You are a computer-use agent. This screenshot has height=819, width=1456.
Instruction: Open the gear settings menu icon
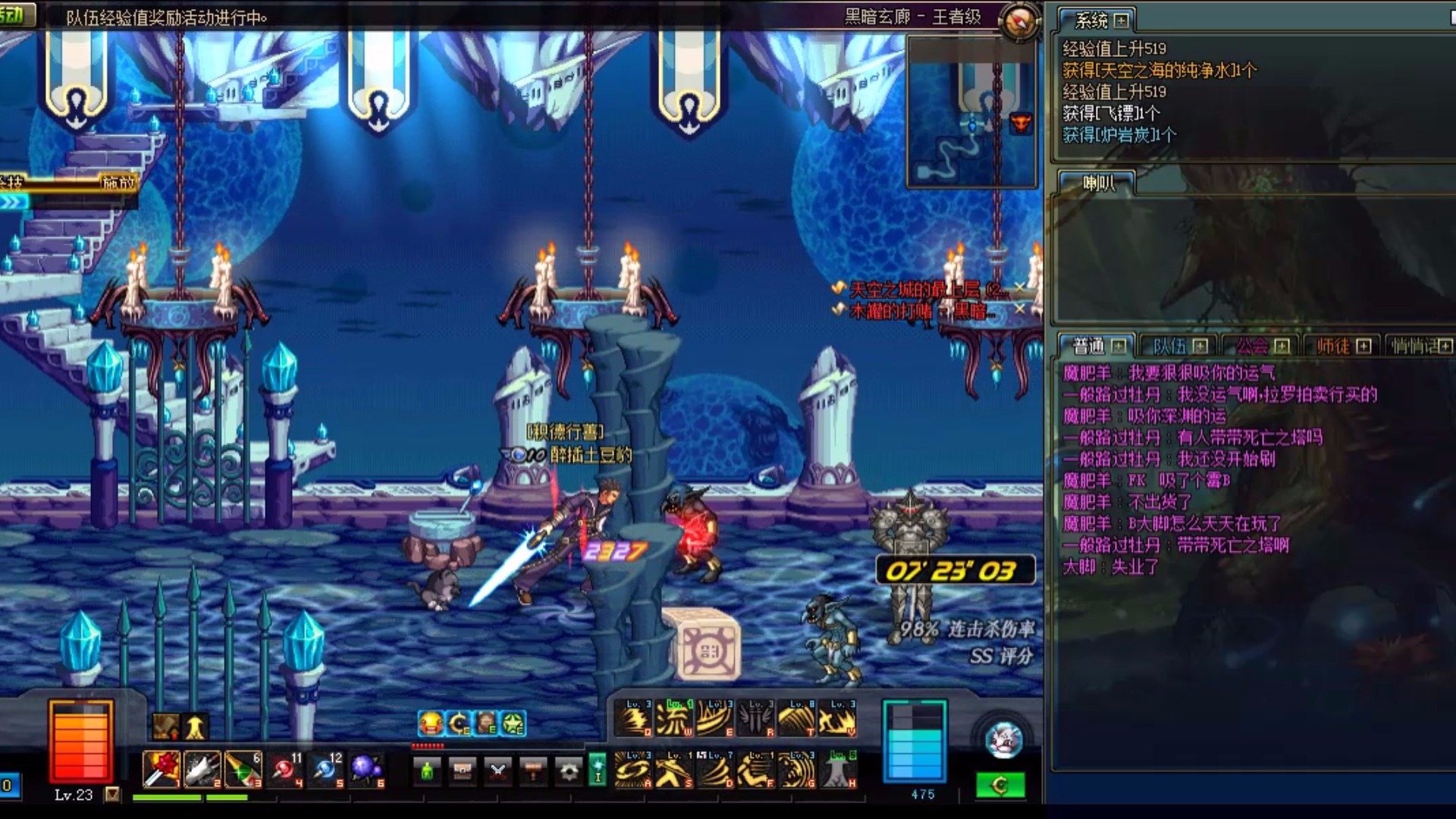(x=569, y=771)
